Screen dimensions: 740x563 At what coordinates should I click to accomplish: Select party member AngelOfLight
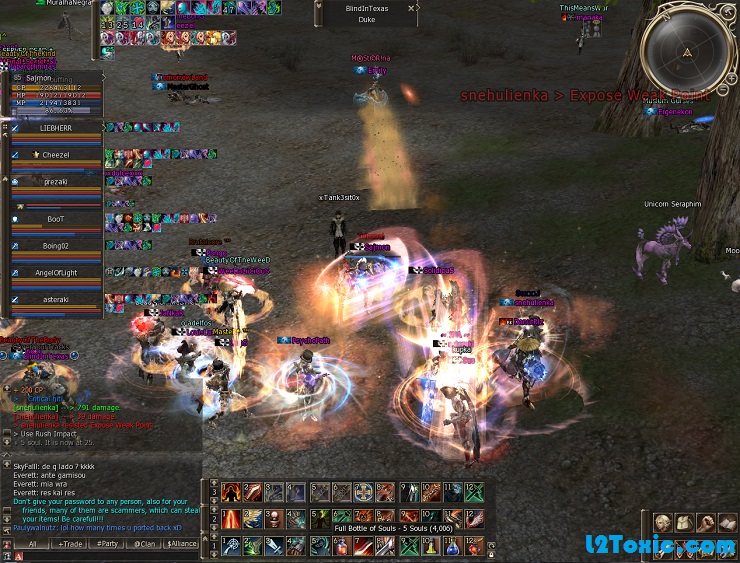[56, 273]
